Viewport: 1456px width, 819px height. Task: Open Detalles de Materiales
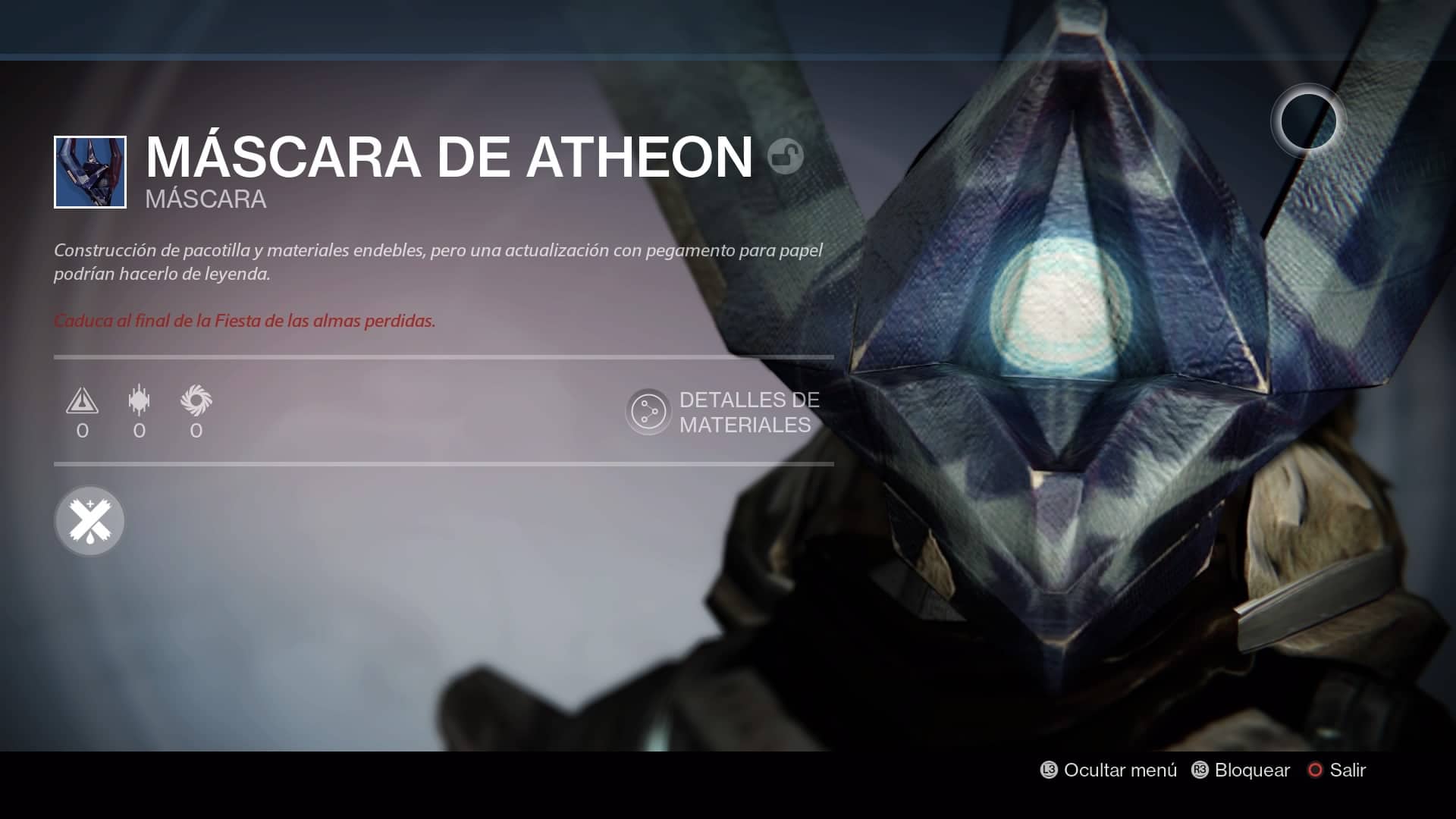tap(724, 412)
